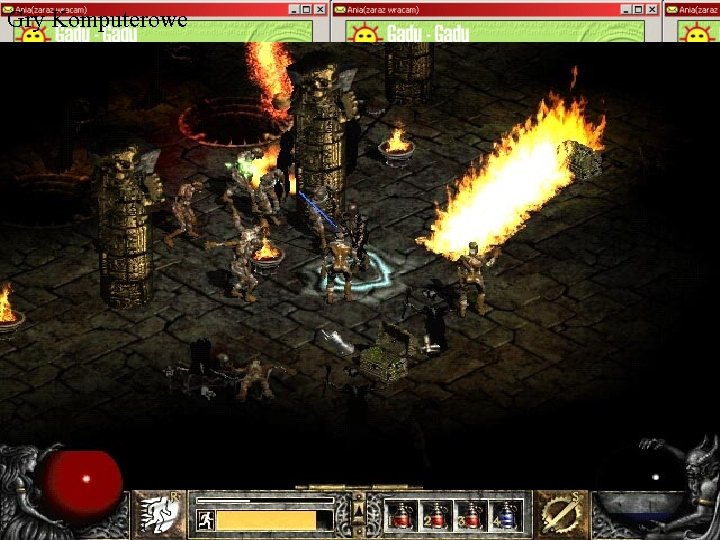Open the left mouse skill selector
The image size is (720, 540).
(x=158, y=513)
